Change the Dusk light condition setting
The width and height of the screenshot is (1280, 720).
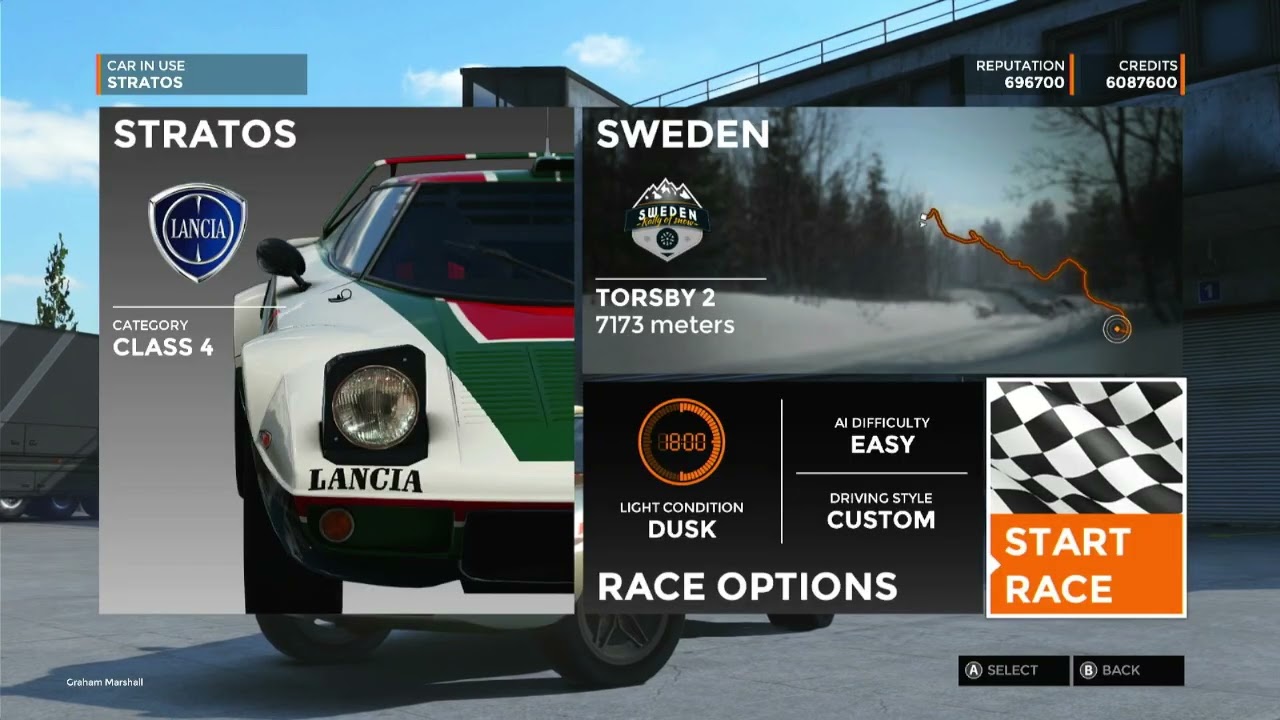[x=682, y=470]
